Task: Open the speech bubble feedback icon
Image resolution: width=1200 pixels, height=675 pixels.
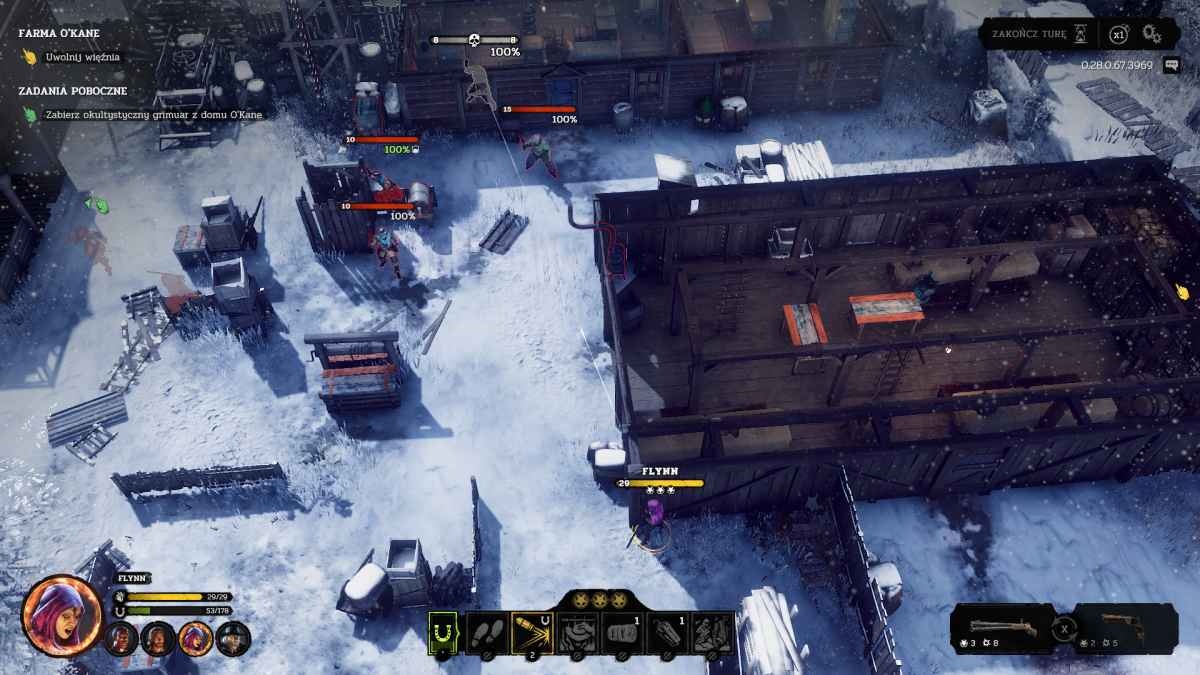Action: (x=1171, y=66)
